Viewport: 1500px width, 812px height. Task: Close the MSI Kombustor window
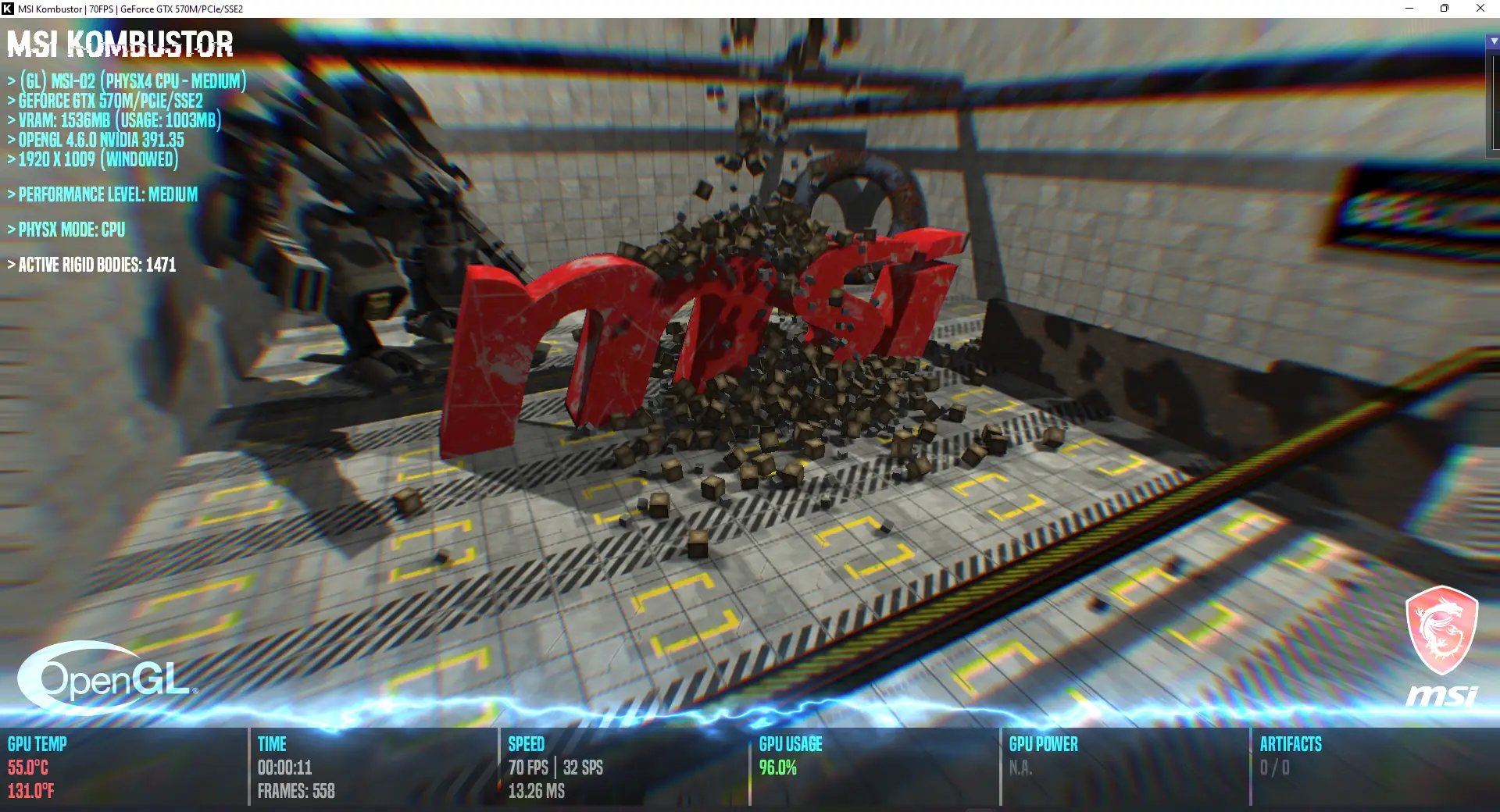pos(1480,9)
